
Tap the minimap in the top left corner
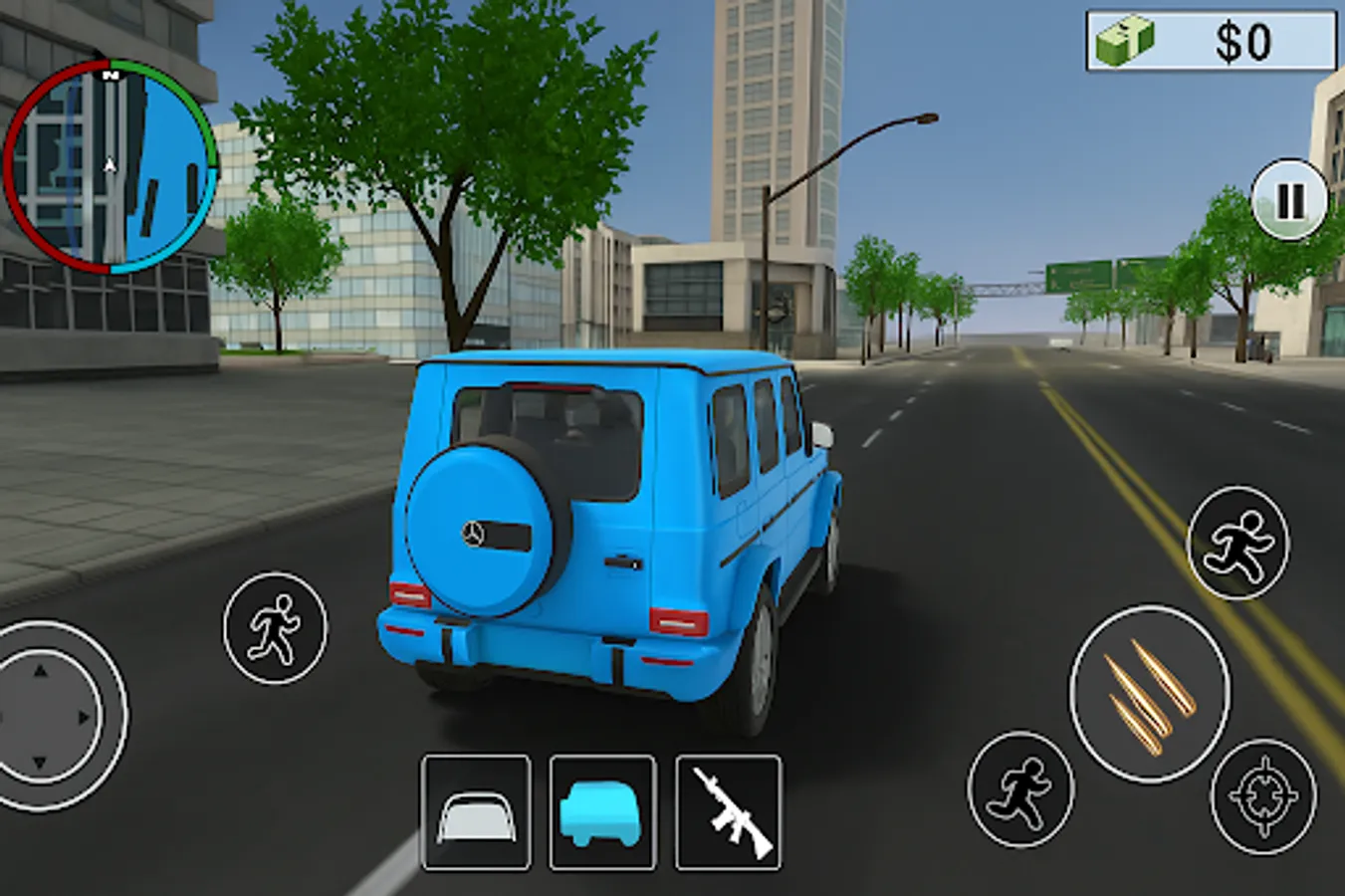110,169
